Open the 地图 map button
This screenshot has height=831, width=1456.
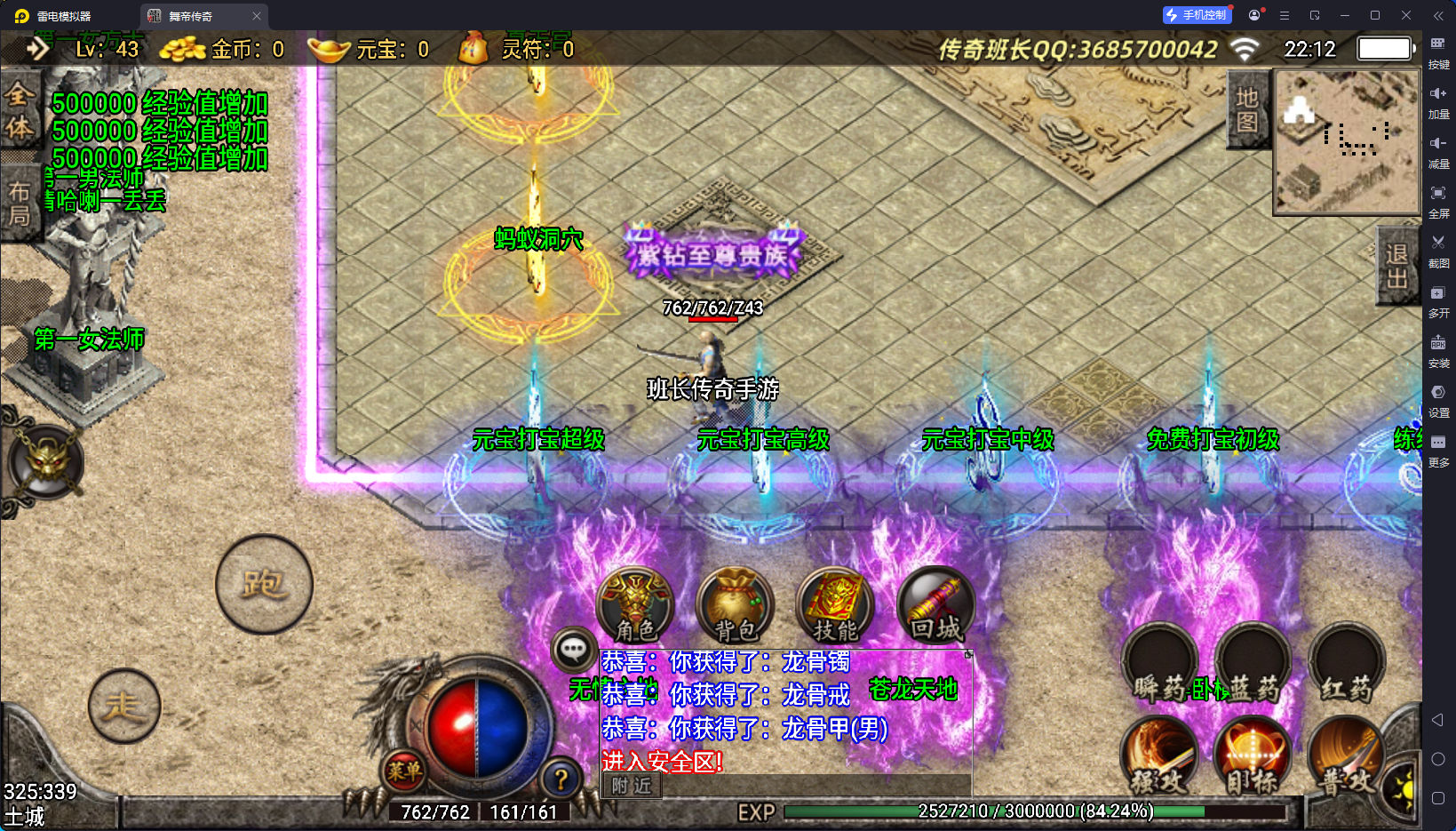coord(1247,109)
